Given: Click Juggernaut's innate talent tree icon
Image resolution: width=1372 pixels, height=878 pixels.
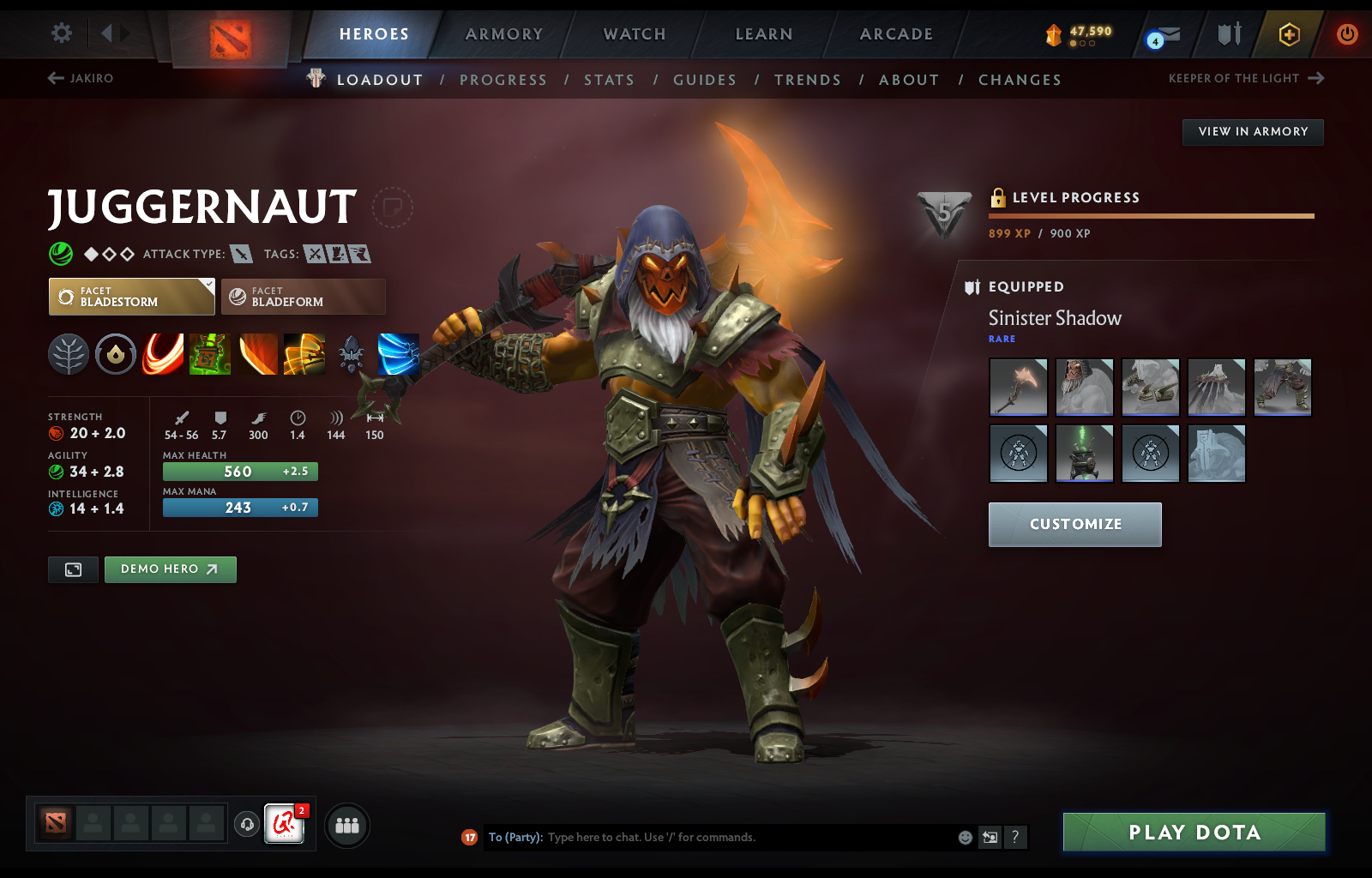Looking at the screenshot, I should (69, 354).
